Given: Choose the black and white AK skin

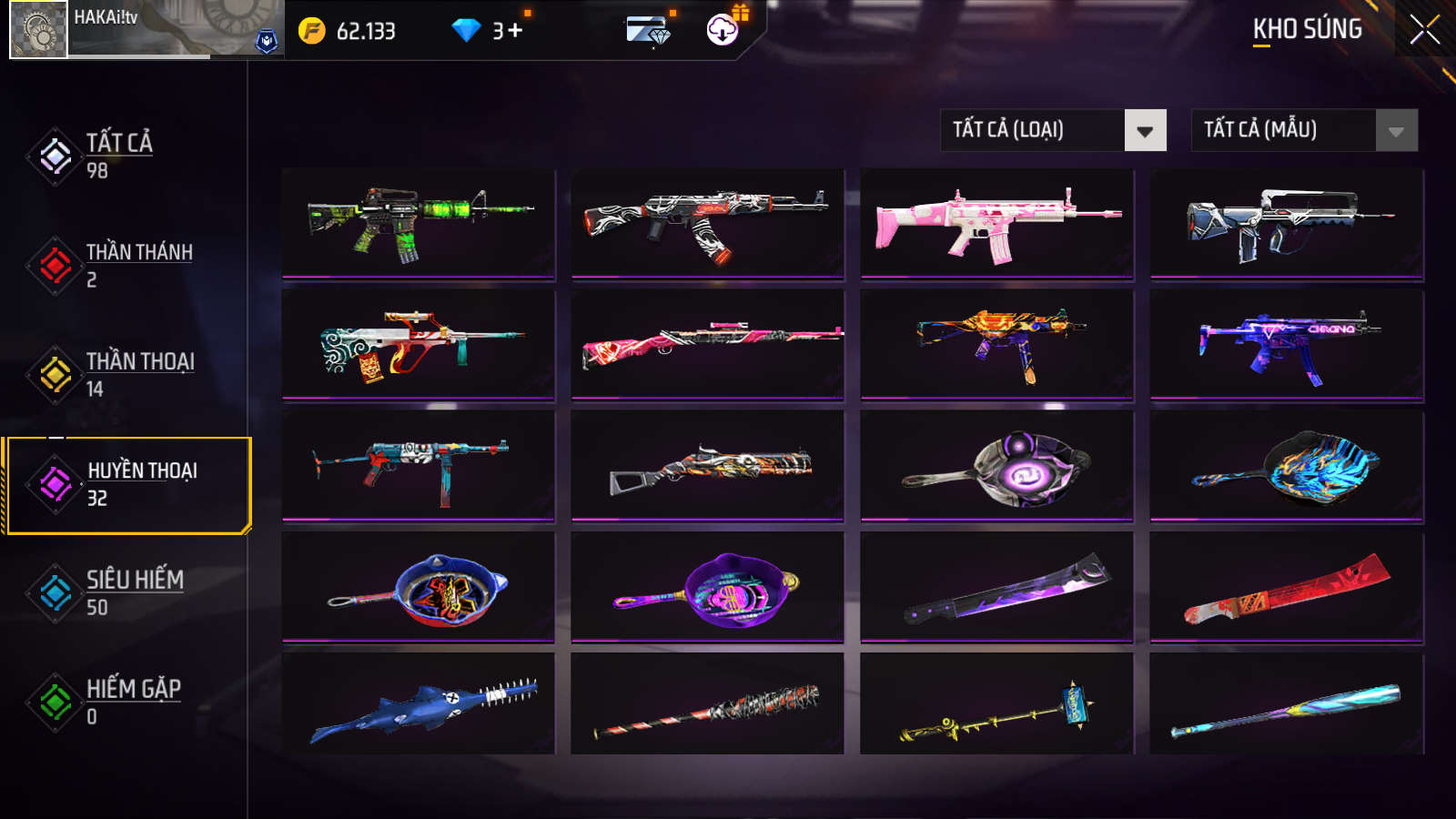Looking at the screenshot, I should (708, 223).
